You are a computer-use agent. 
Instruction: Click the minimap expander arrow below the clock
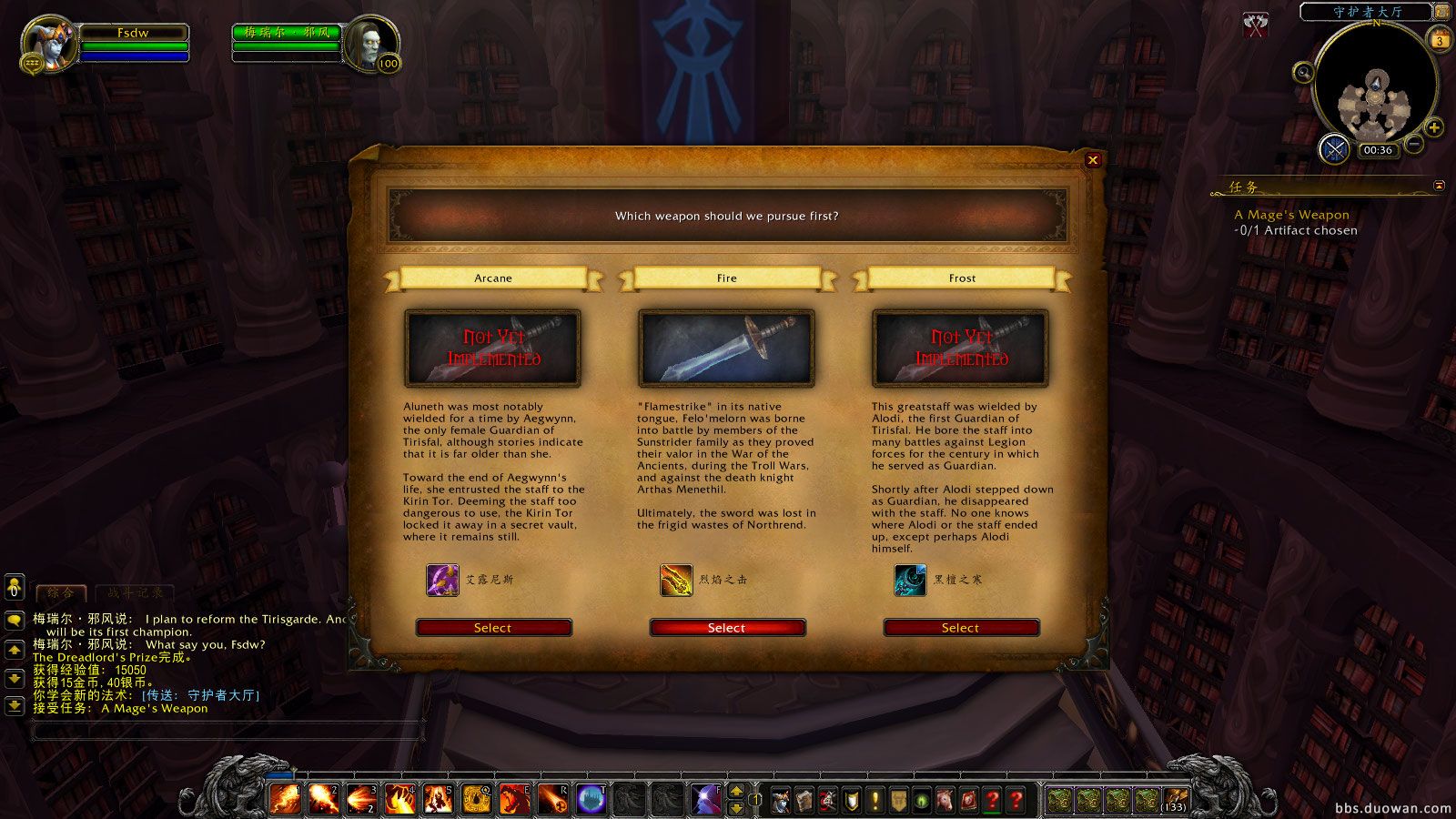click(1439, 187)
